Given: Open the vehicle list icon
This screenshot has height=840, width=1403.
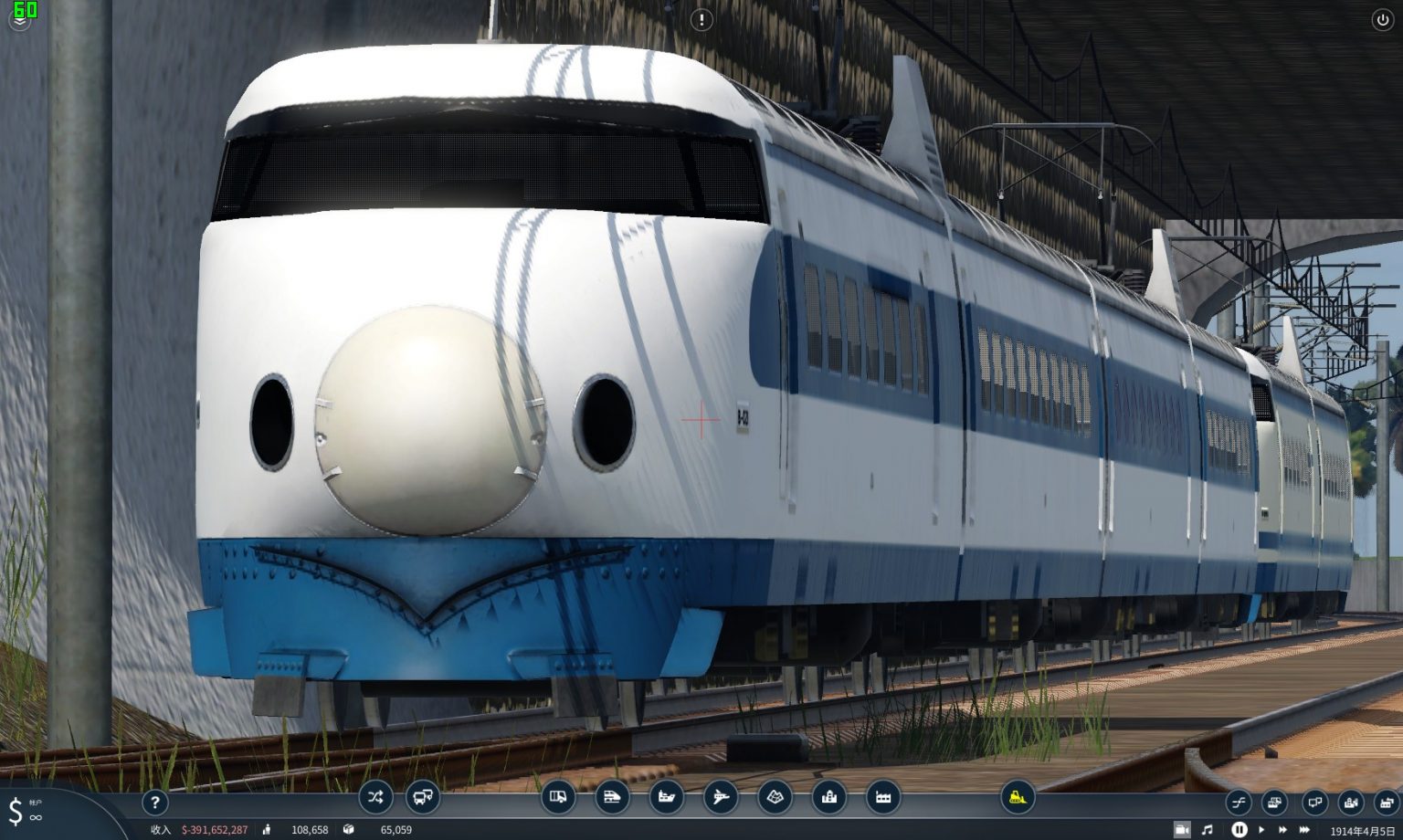Looking at the screenshot, I should point(421,798).
